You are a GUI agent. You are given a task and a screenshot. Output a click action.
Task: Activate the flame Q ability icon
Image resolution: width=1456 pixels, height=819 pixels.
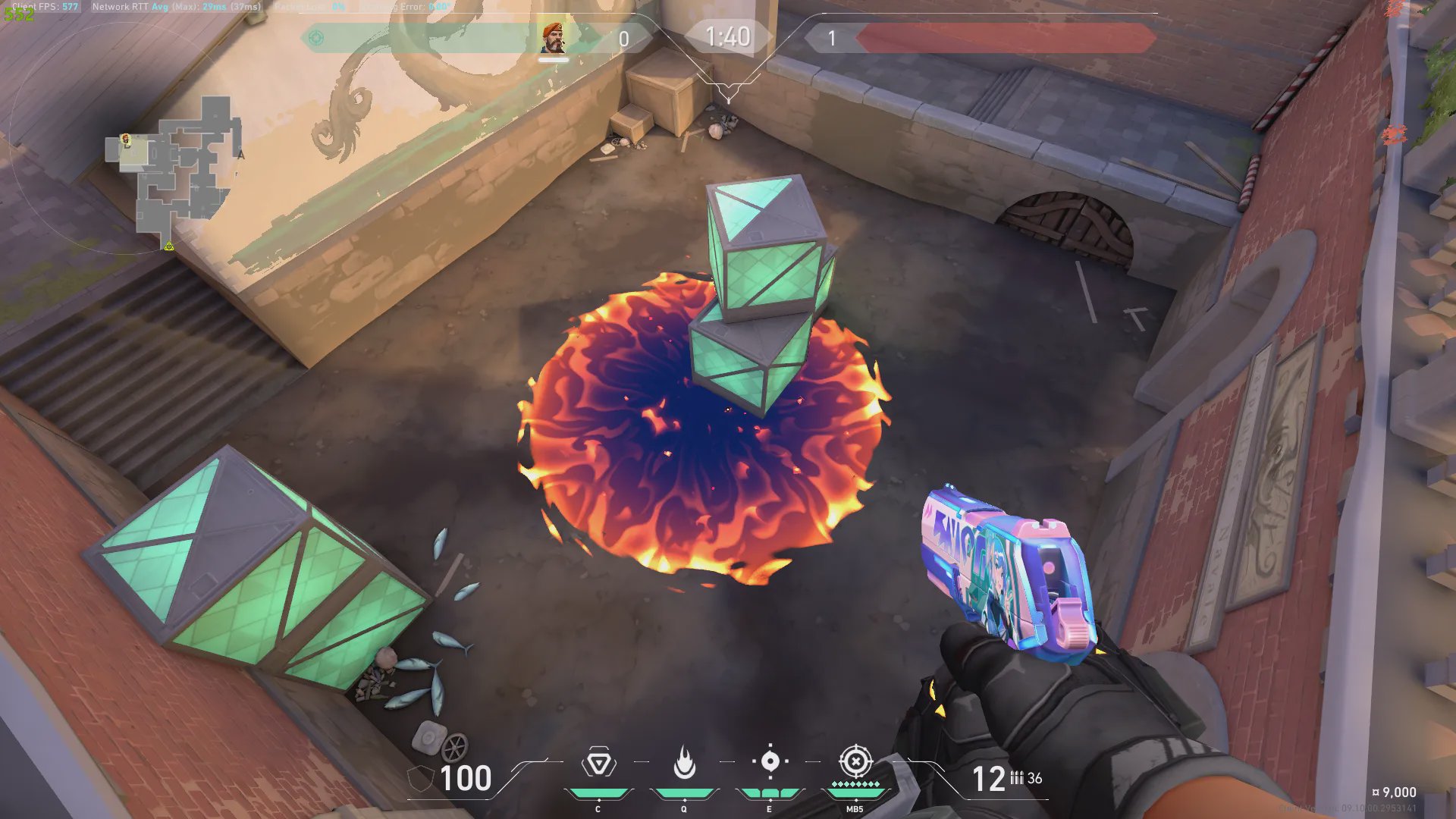click(684, 763)
